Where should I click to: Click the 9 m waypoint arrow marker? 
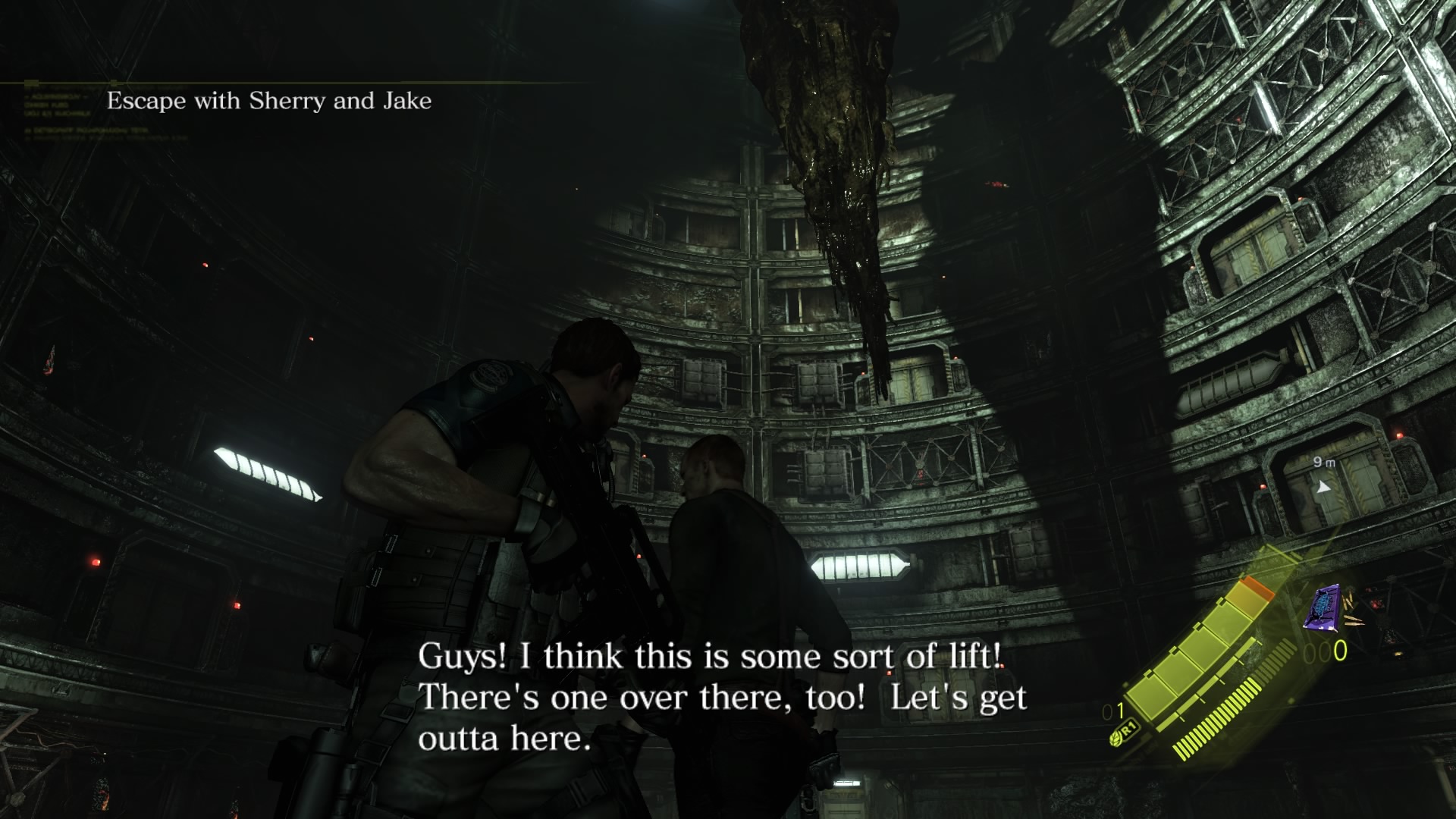point(1324,486)
